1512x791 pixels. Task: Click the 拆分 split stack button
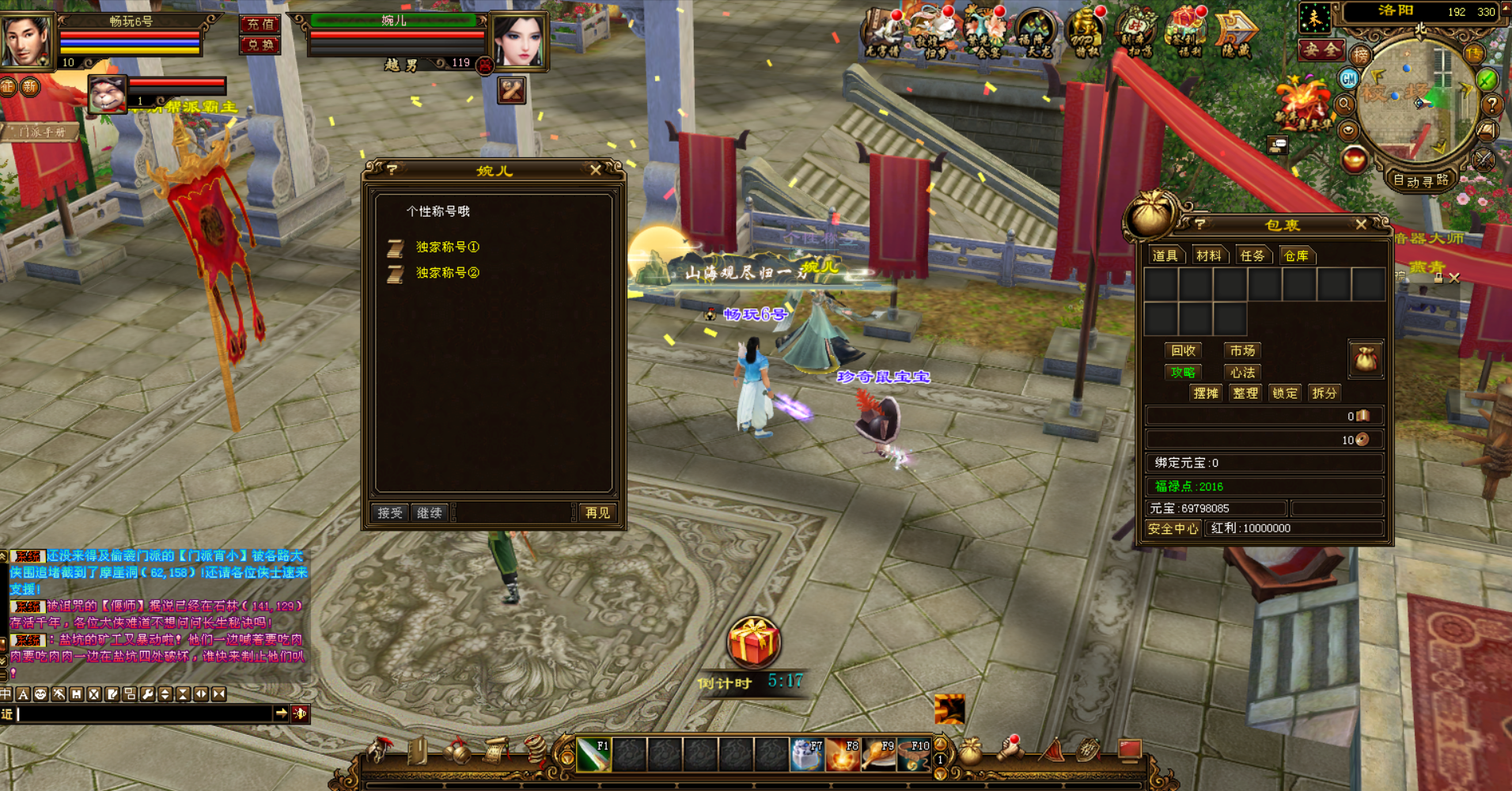[x=1324, y=393]
